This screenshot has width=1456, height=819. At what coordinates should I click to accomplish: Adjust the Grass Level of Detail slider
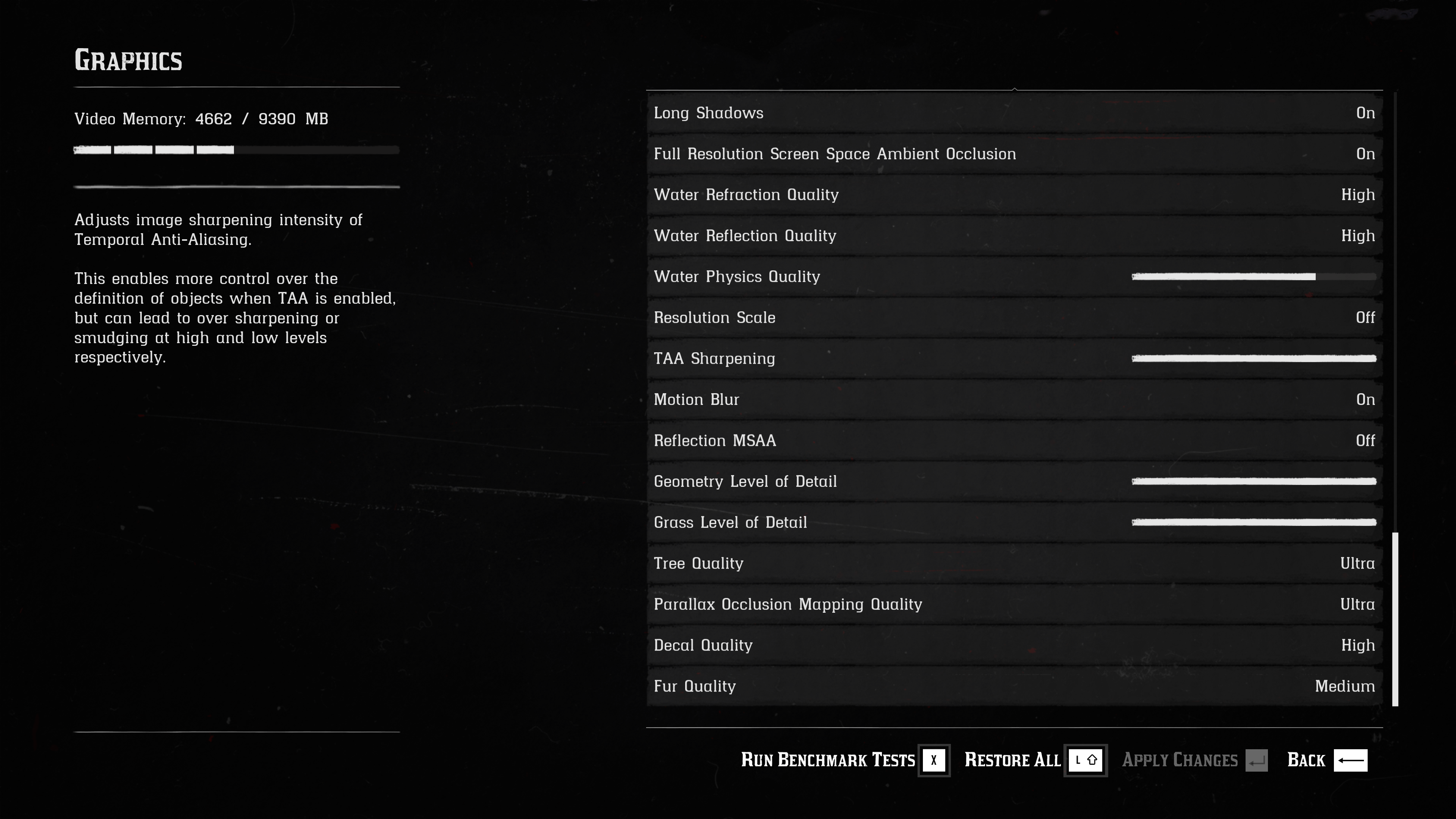click(1254, 523)
